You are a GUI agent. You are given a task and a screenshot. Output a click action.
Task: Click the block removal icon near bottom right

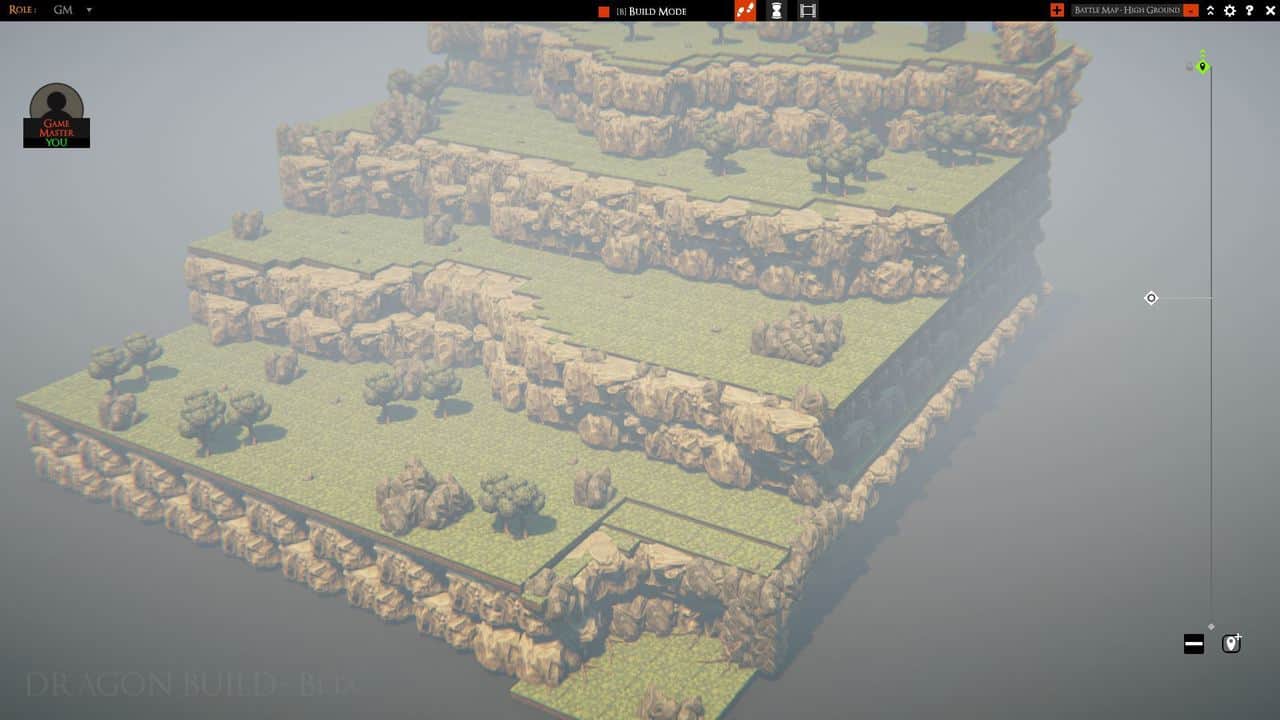coord(1193,643)
